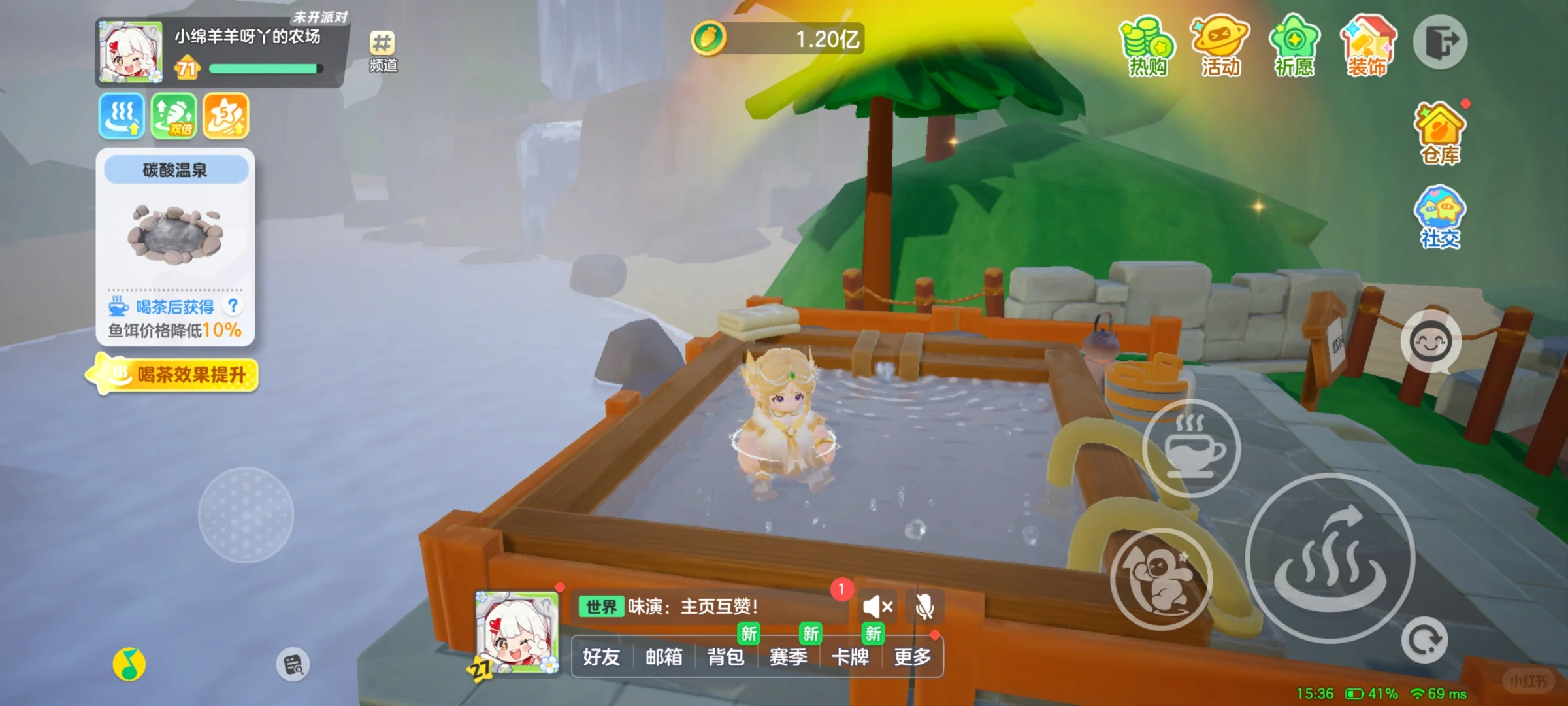Open the 仓库 warehouse

click(x=1440, y=133)
